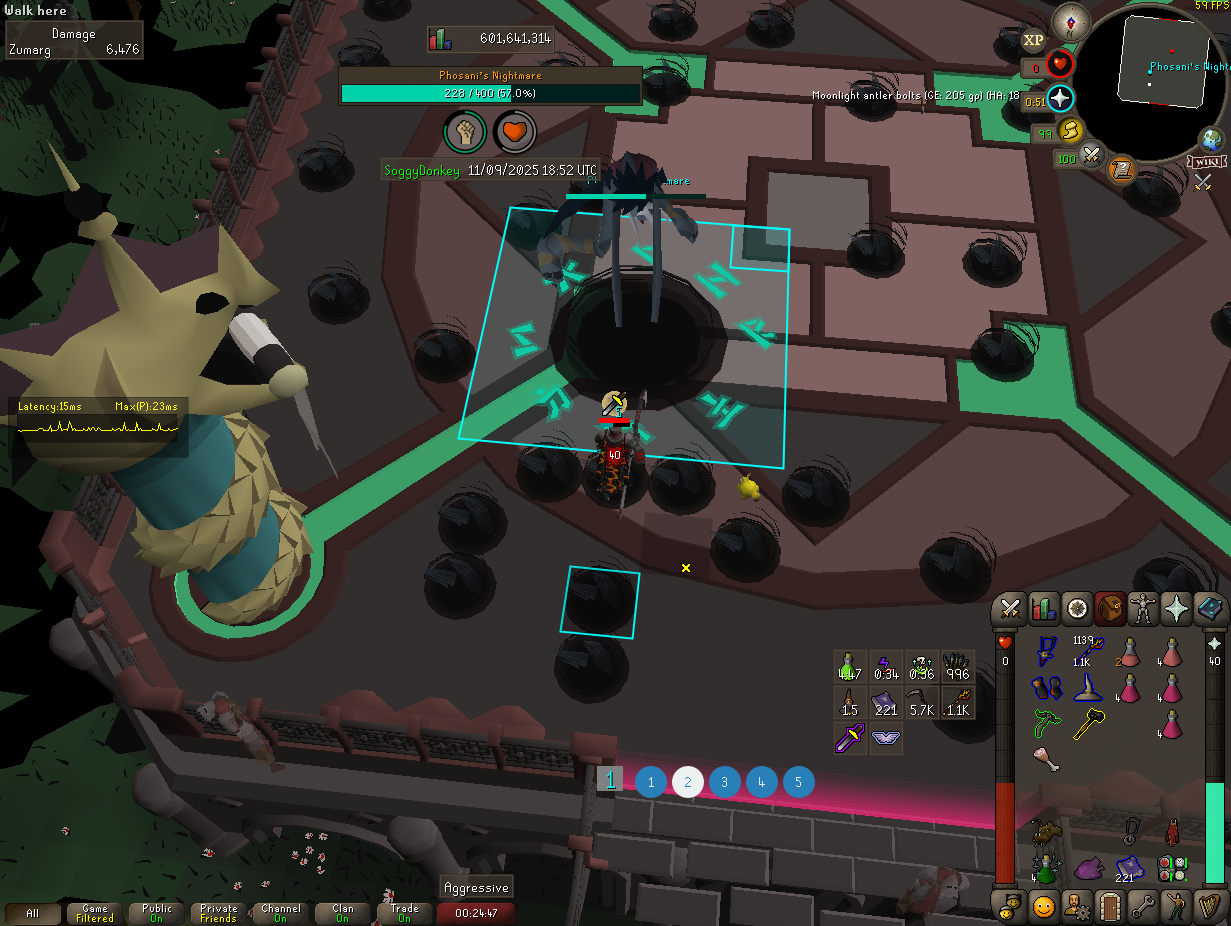Toggle run with the boot orb
The height and width of the screenshot is (926, 1231).
(1070, 130)
